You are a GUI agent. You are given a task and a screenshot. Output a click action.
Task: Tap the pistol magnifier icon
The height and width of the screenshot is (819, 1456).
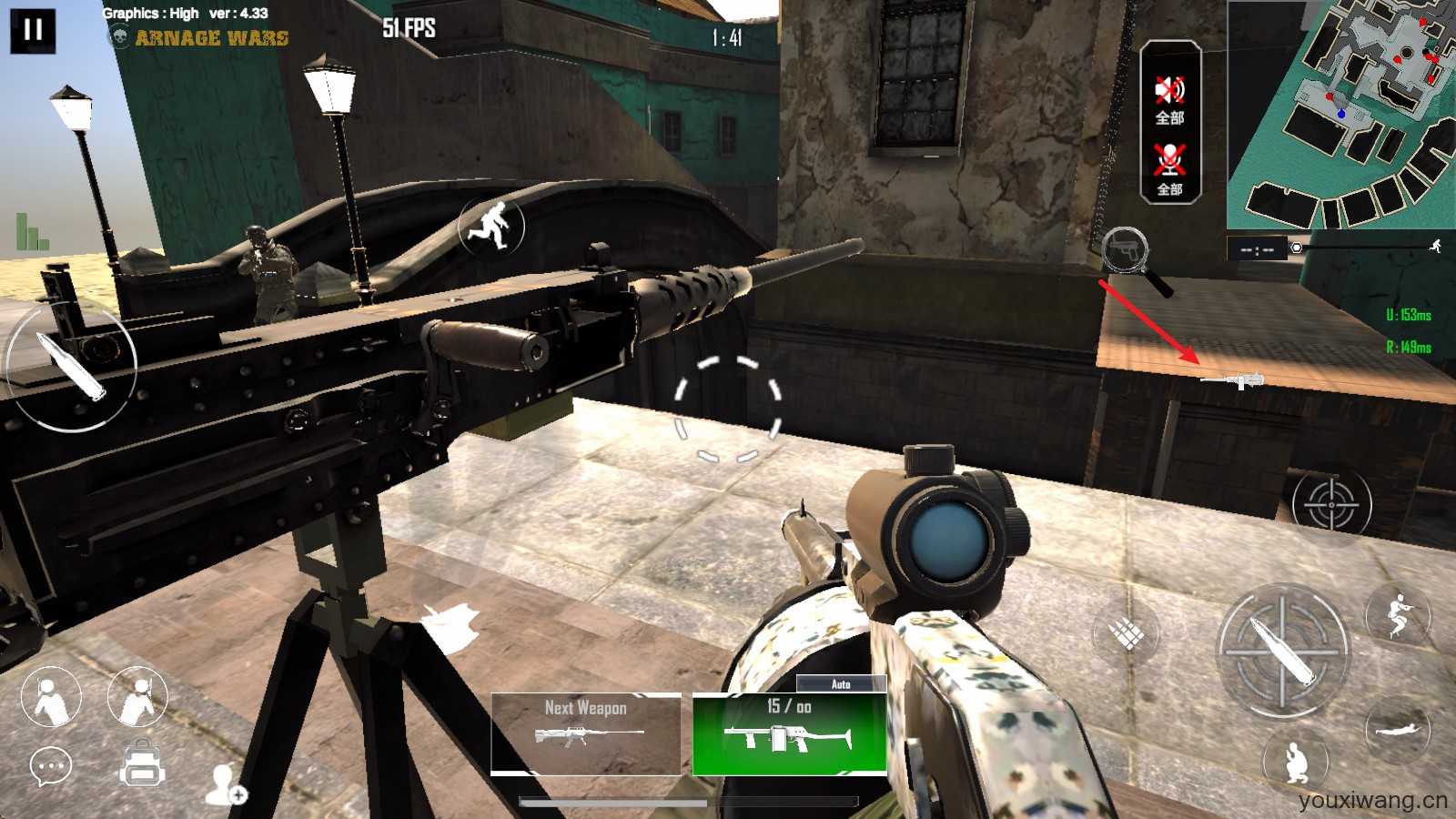[x=1127, y=250]
